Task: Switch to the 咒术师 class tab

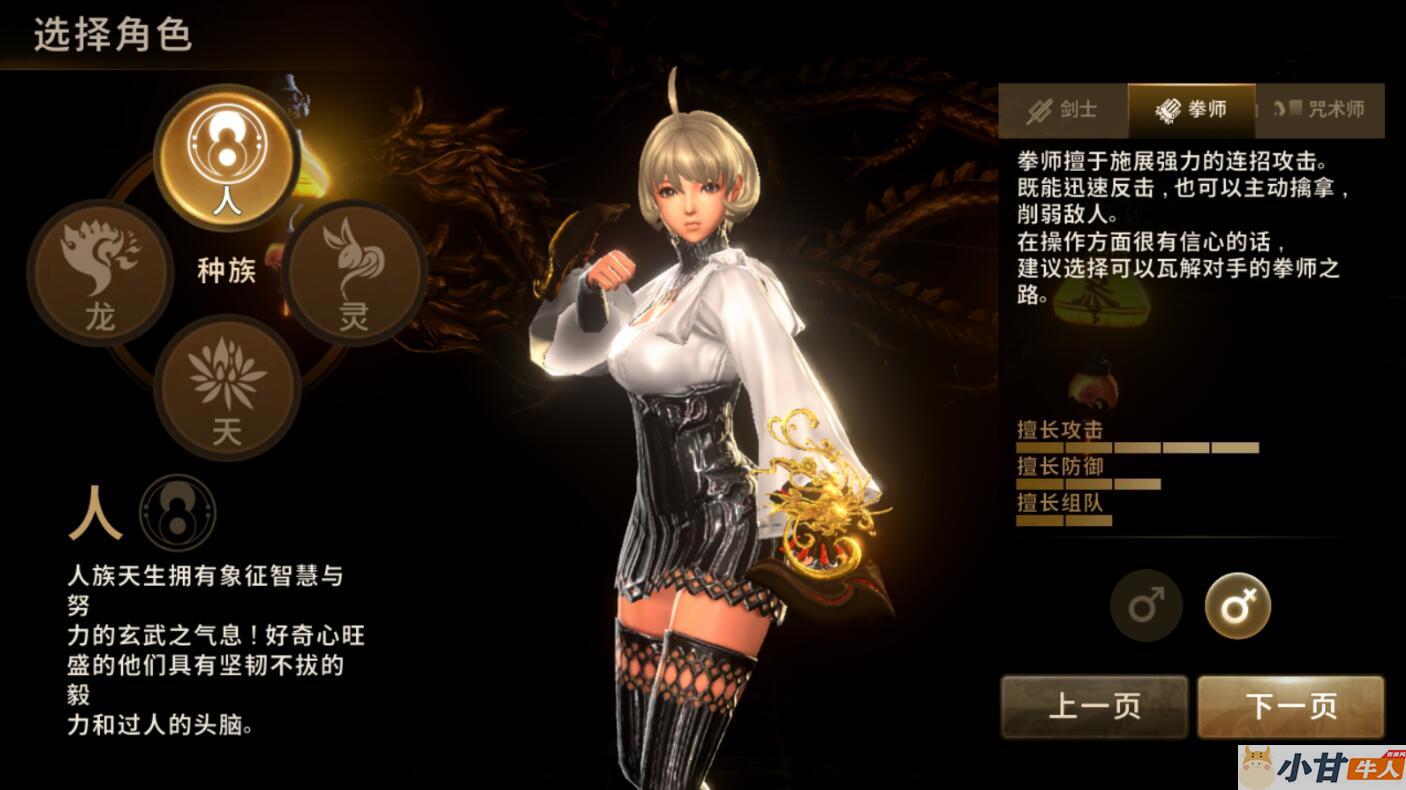Action: coord(1319,110)
